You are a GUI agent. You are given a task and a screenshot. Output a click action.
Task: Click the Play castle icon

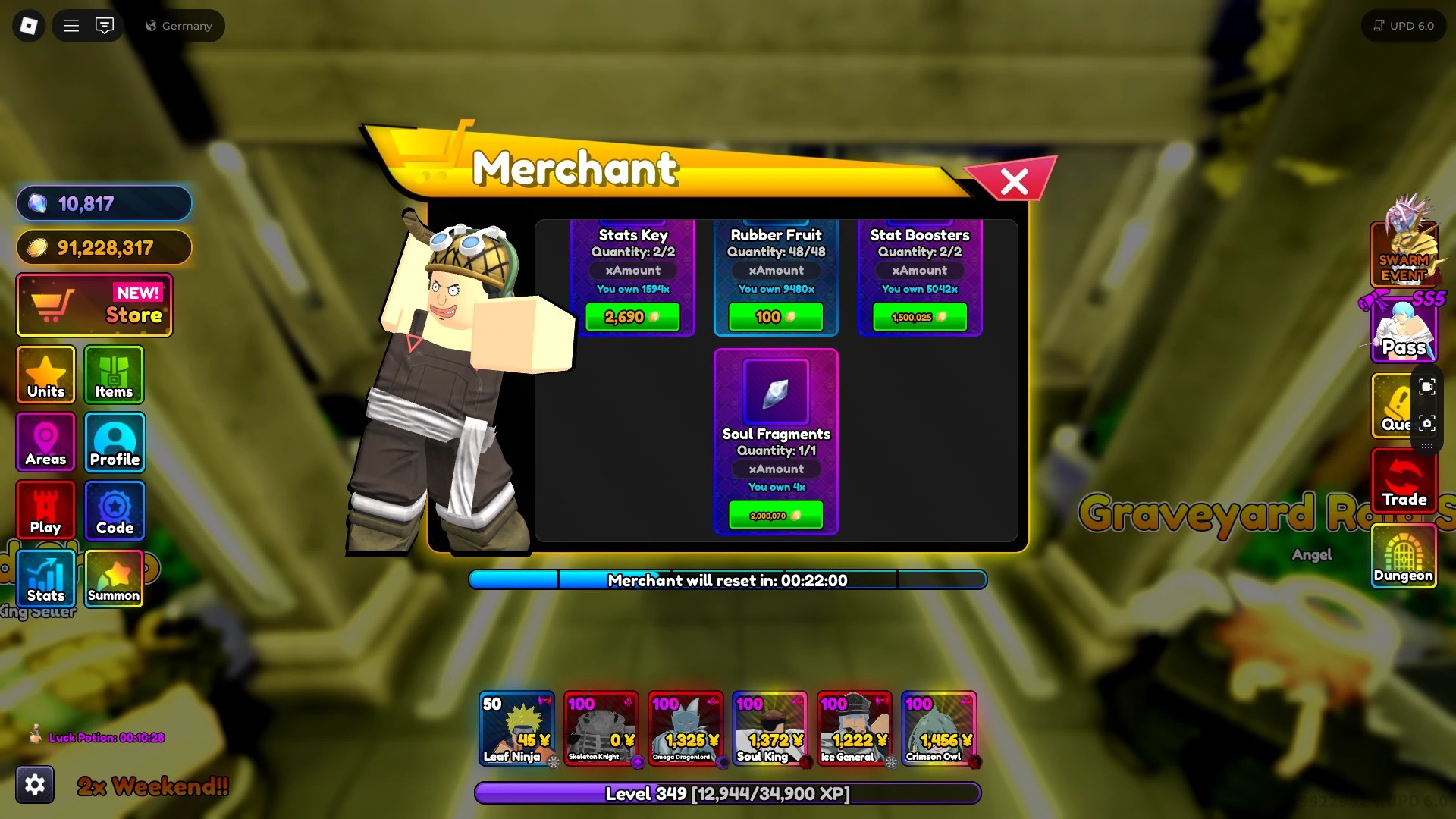[x=45, y=510]
